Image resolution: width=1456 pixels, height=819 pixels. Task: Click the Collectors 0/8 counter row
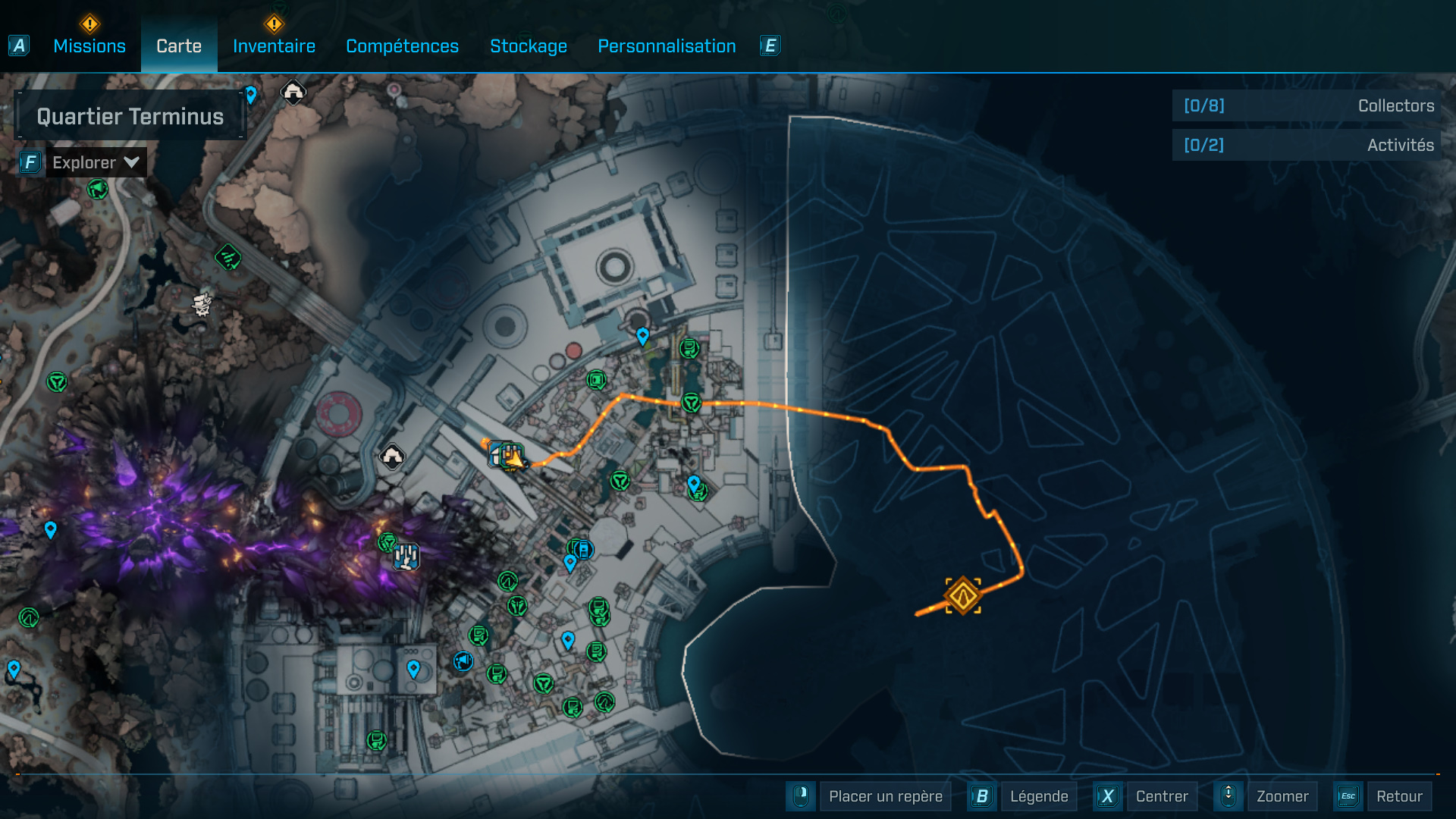(1304, 106)
